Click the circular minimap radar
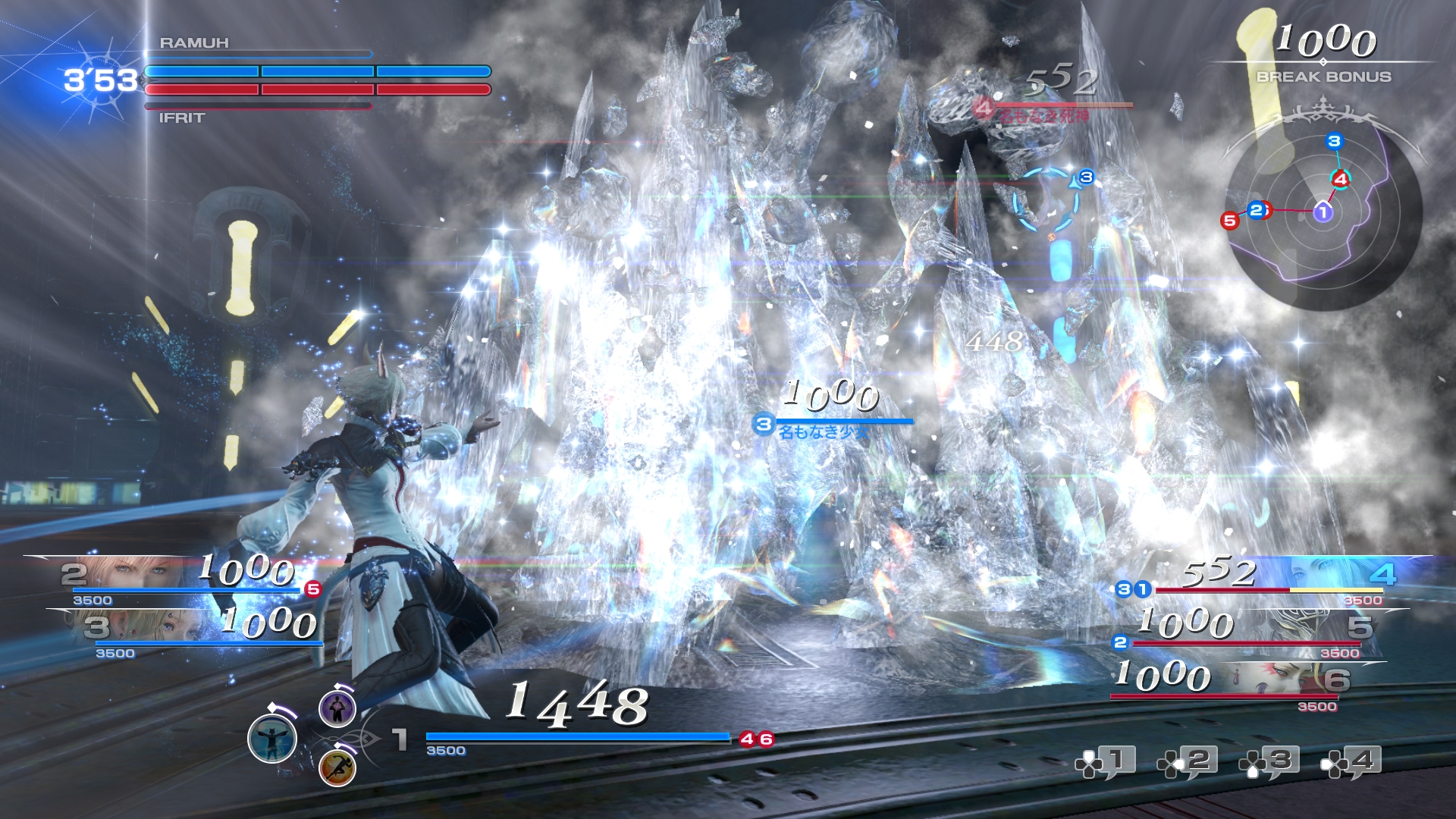 point(1323,212)
